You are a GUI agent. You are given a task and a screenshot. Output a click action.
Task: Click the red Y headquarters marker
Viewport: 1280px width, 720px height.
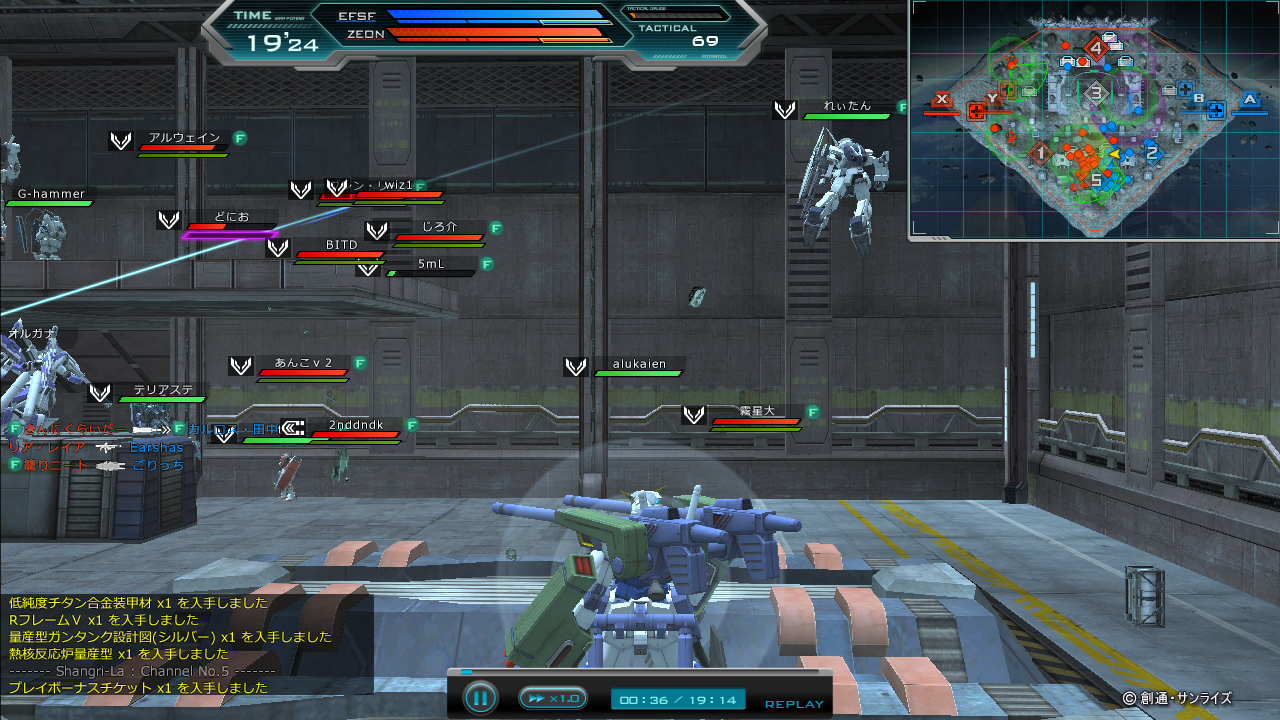(x=992, y=97)
